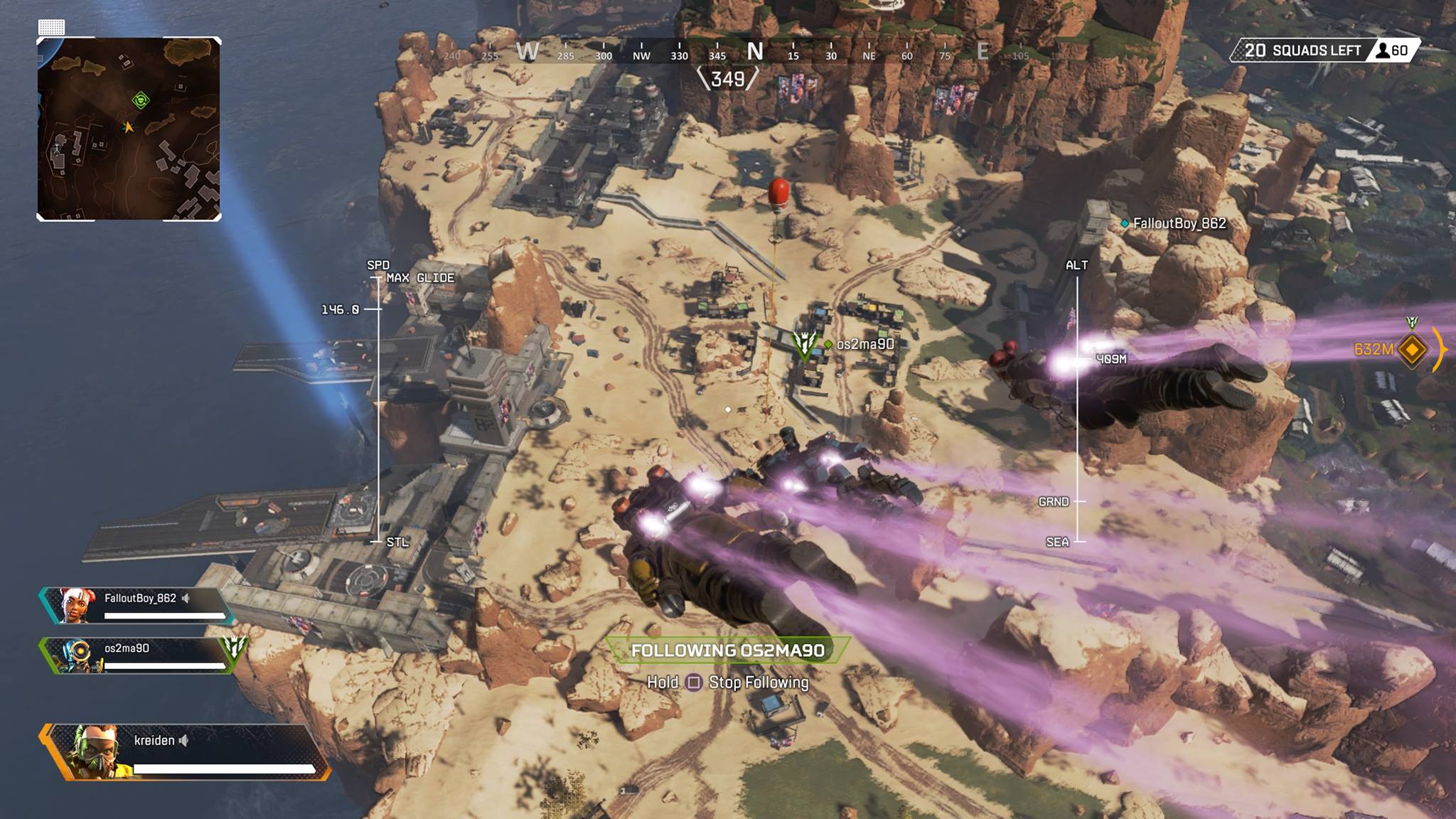Click the green ping marker on minimap
Viewport: 1456px width, 819px height.
(x=141, y=100)
